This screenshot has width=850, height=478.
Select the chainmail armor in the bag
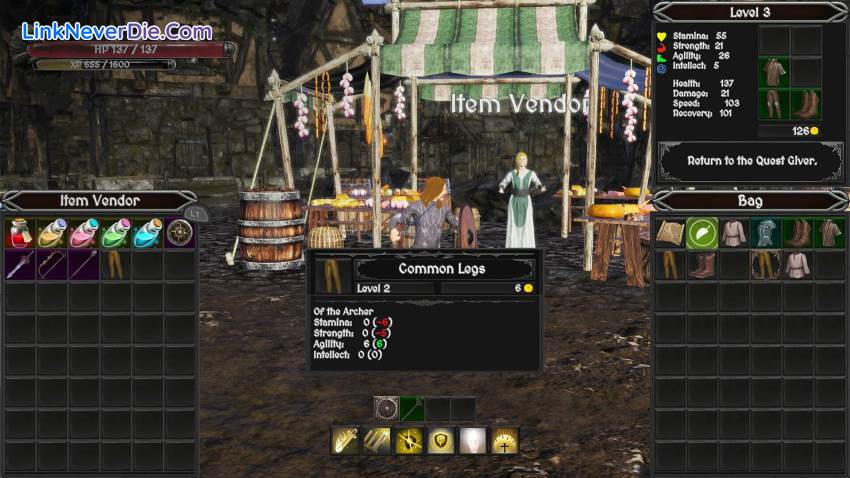pyautogui.click(x=766, y=233)
